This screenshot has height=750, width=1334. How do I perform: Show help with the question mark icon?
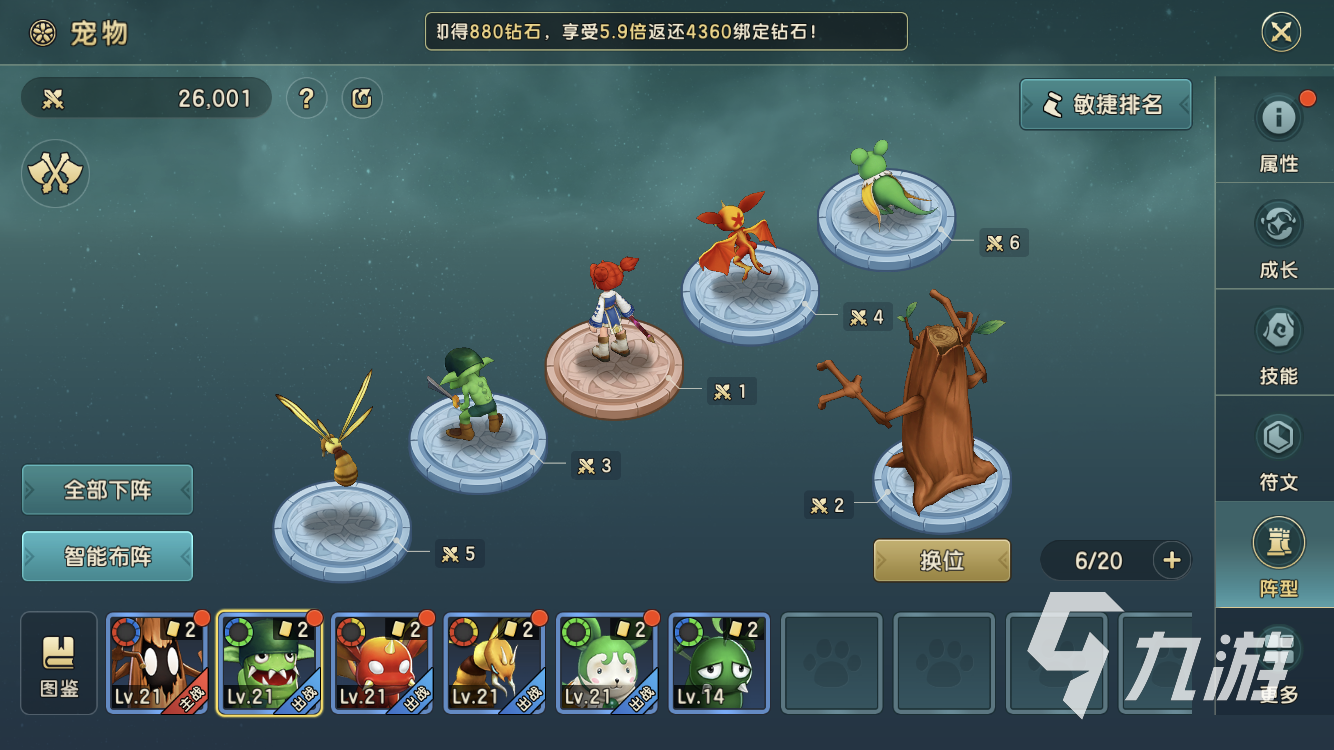click(307, 98)
